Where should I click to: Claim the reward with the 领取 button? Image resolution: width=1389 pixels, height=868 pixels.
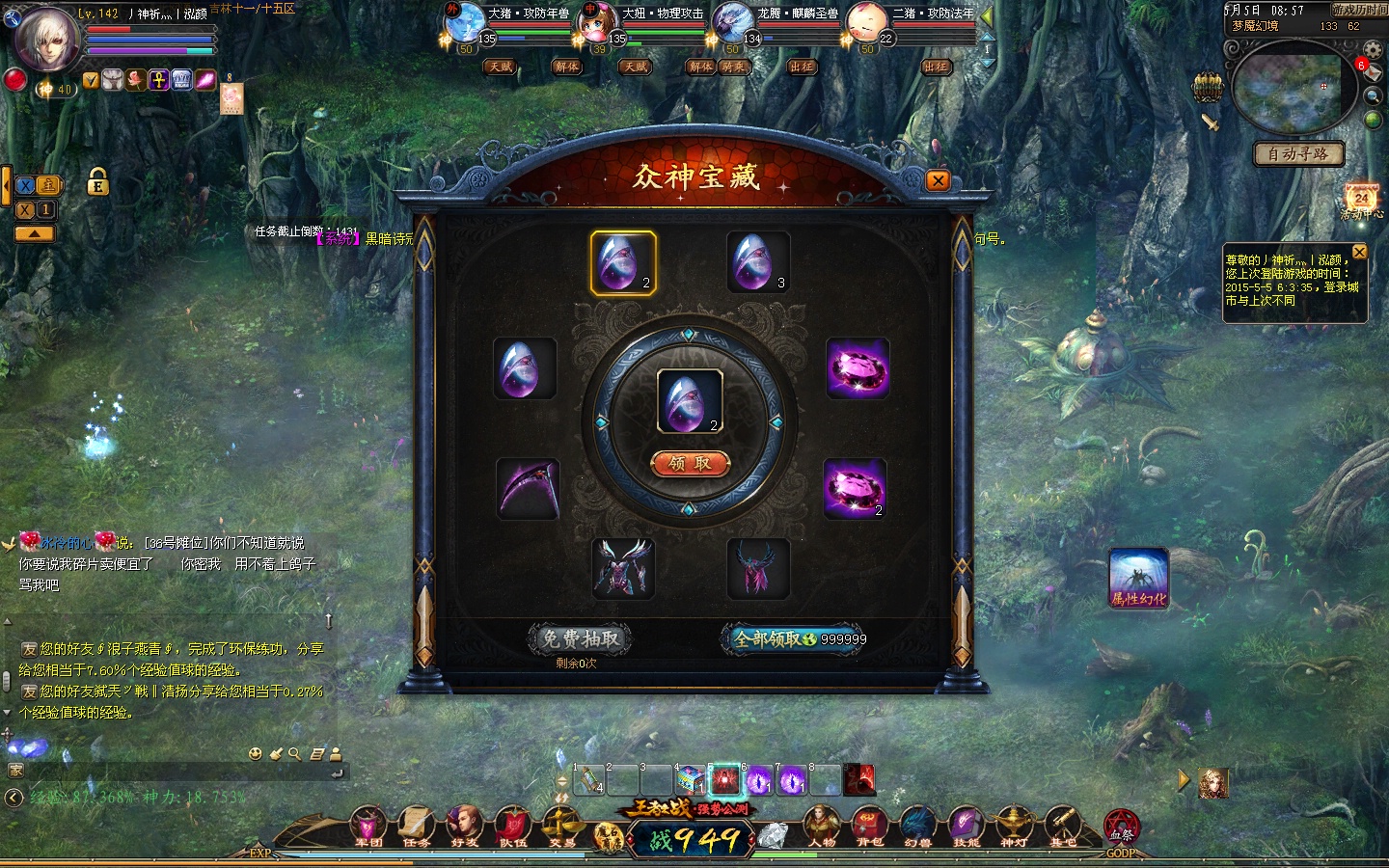coord(690,464)
